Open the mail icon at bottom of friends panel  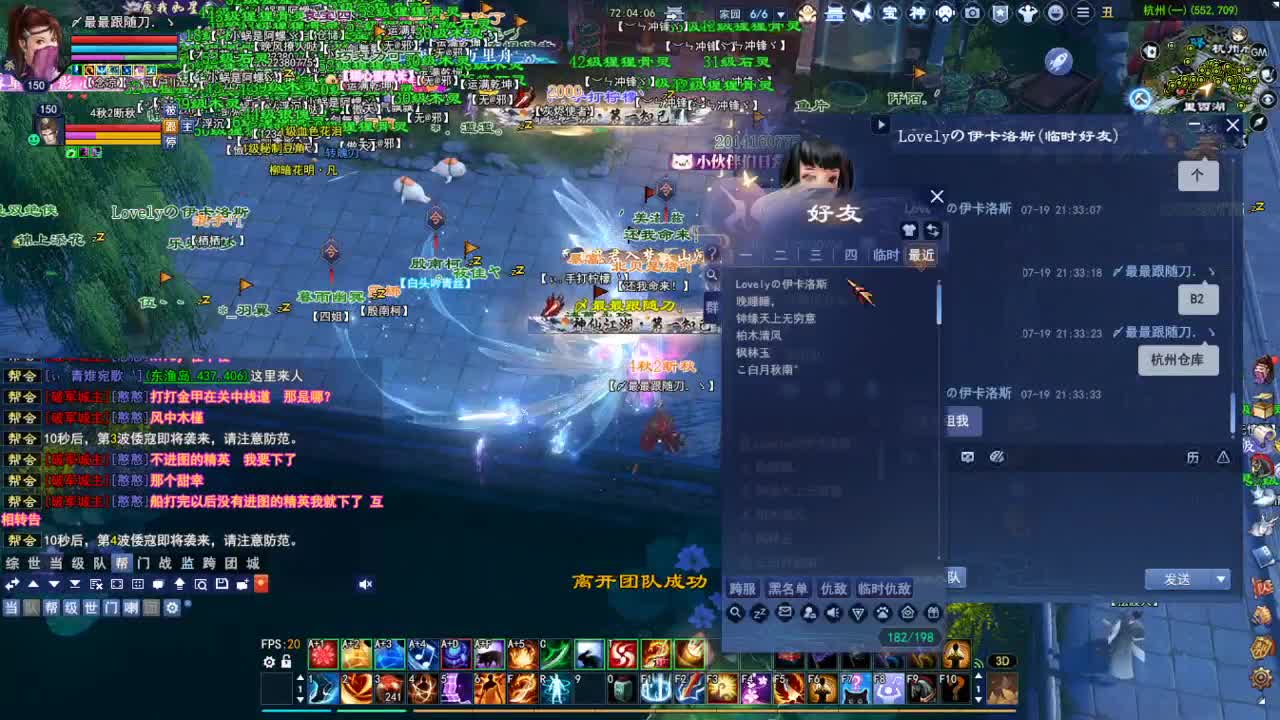point(786,612)
